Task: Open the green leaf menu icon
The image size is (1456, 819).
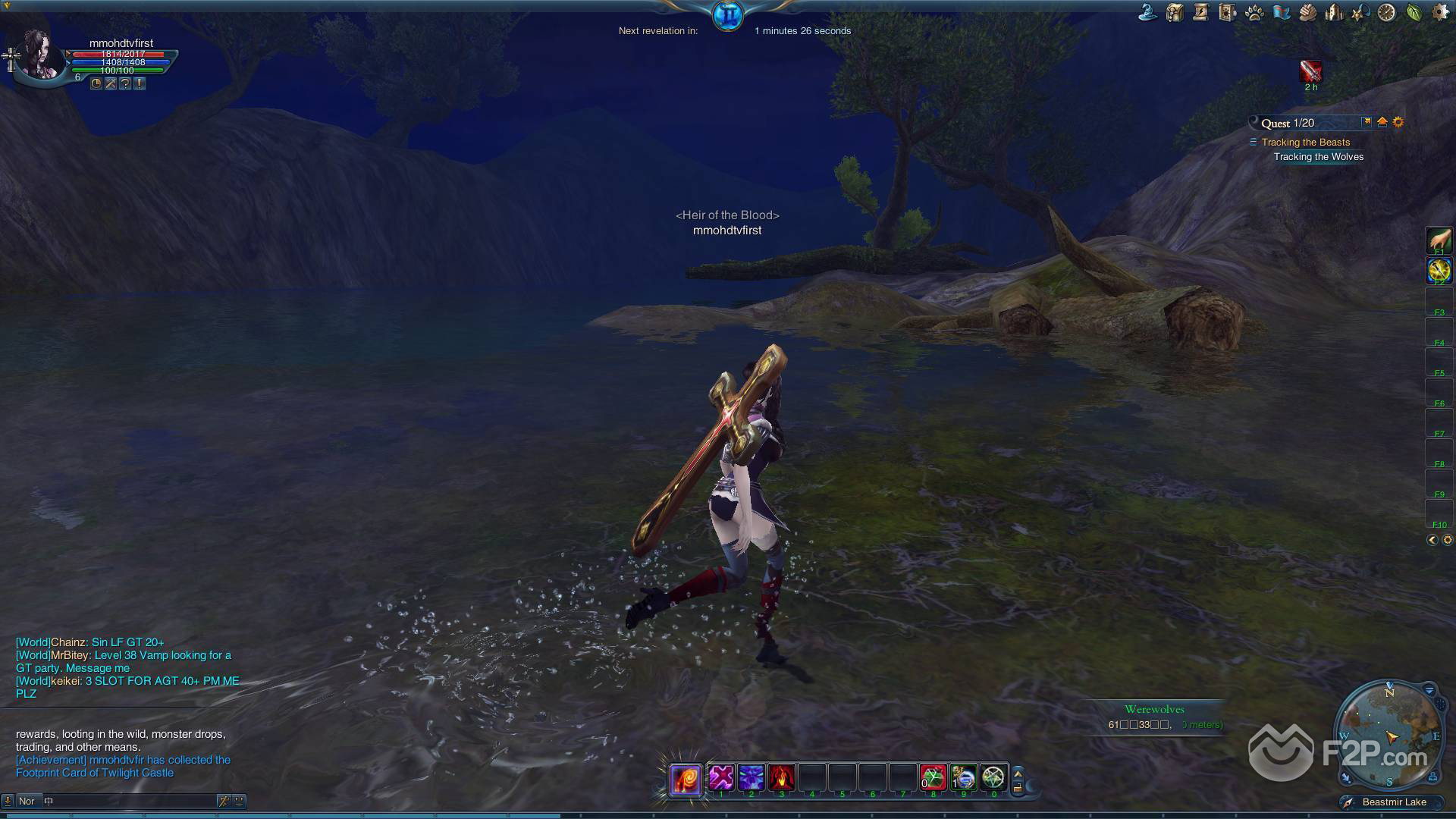Action: [1413, 12]
